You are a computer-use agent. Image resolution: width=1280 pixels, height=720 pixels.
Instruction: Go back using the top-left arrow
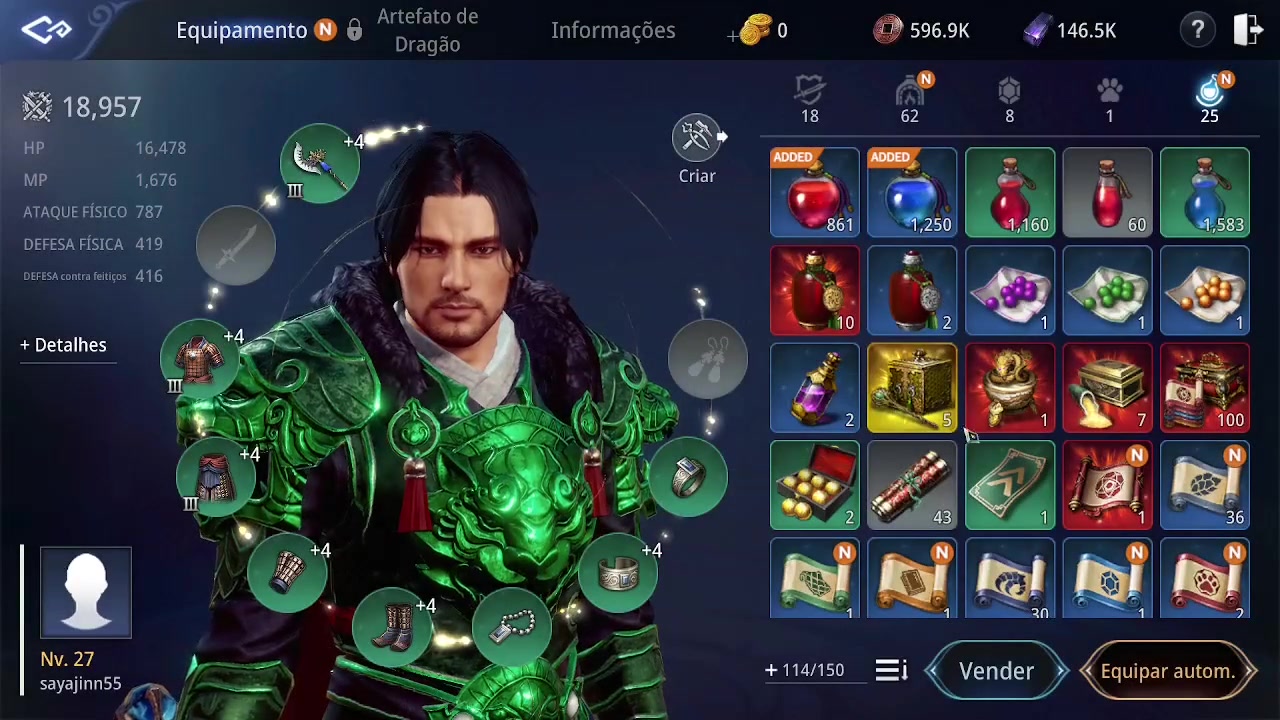(x=46, y=30)
